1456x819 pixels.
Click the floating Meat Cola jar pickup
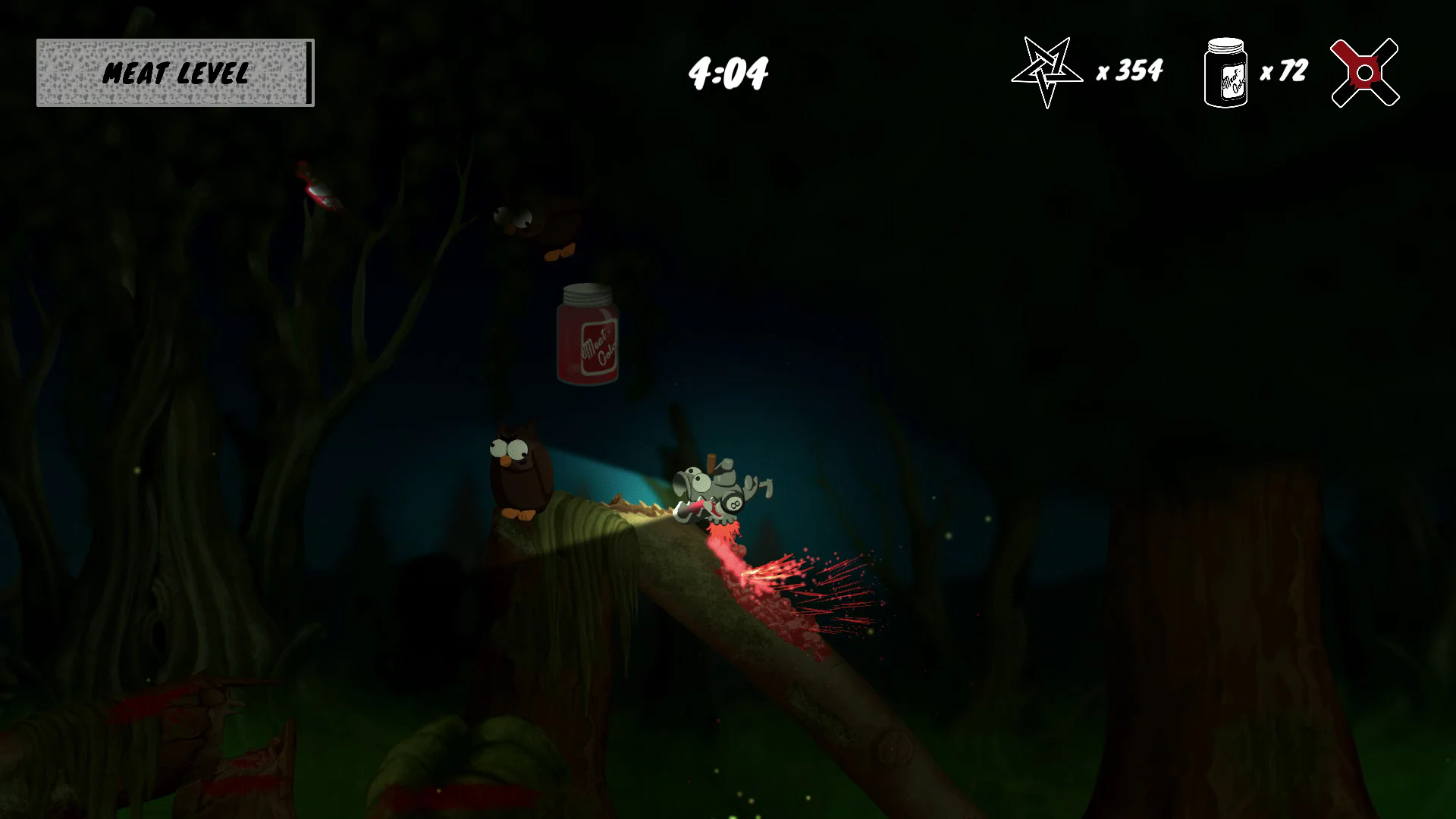(x=588, y=337)
